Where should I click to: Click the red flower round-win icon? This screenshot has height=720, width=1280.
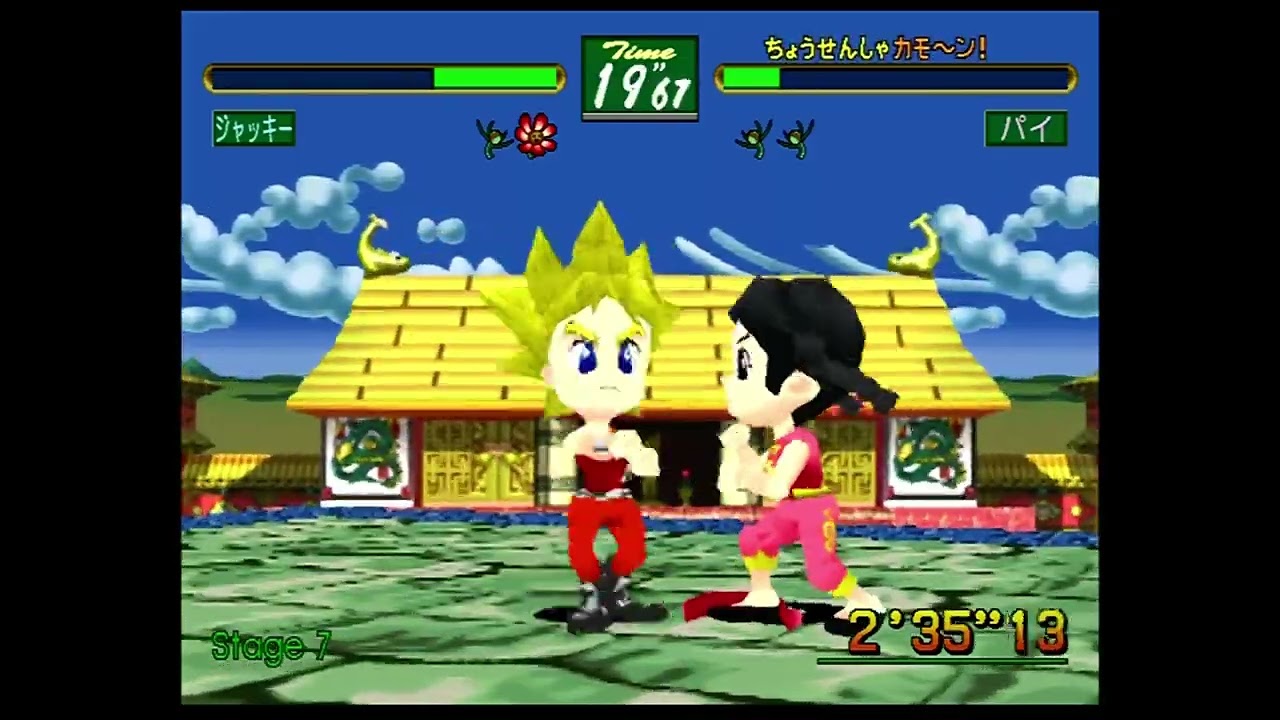(536, 135)
